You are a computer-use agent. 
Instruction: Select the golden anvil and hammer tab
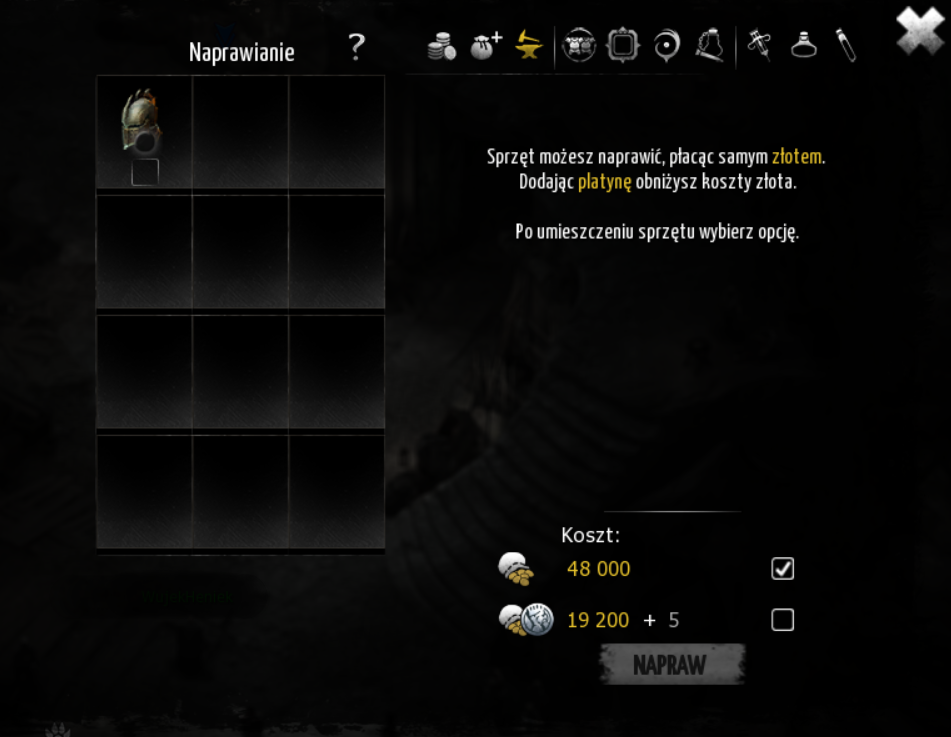528,46
